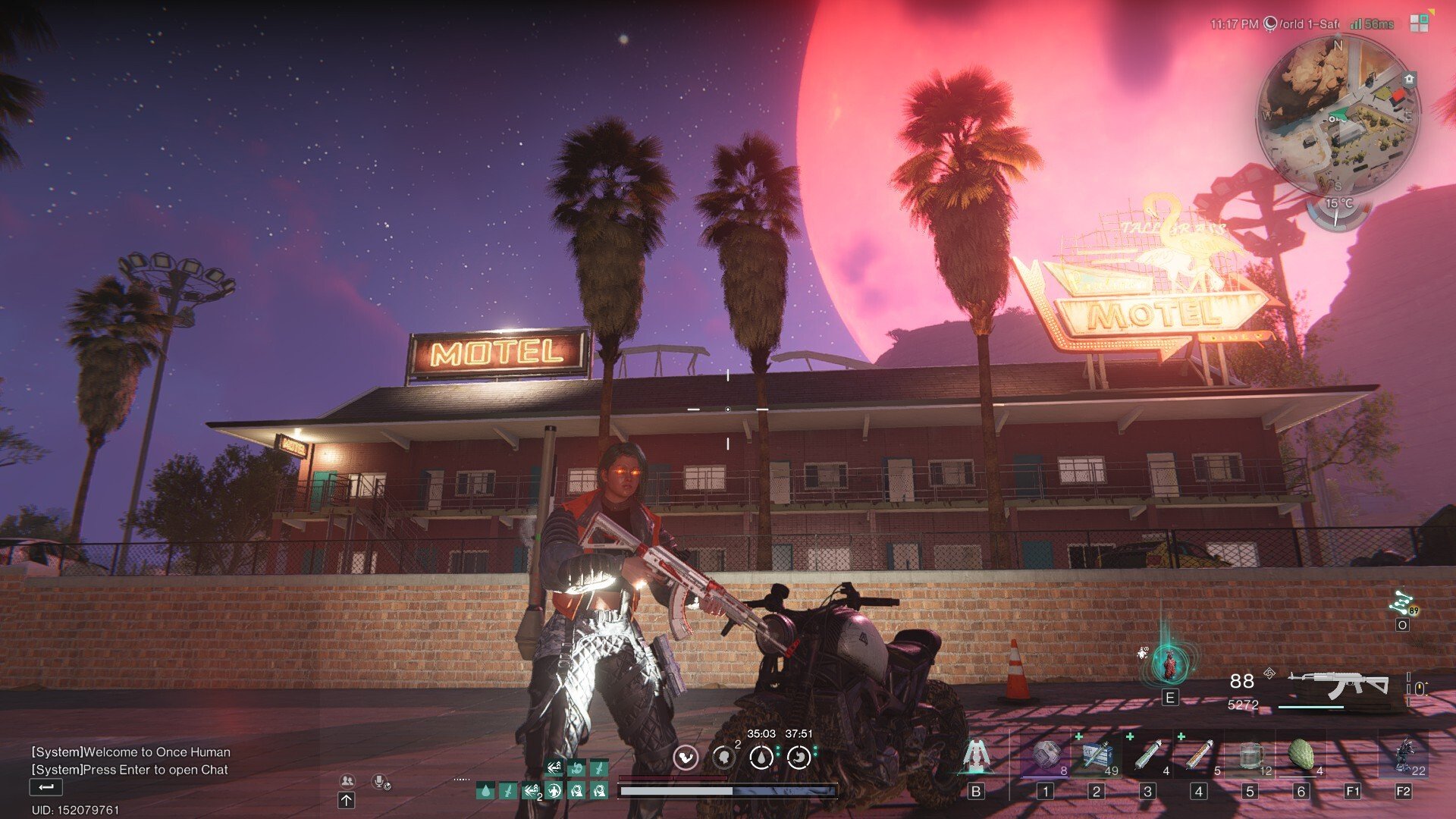This screenshot has height=819, width=1456.
Task: Select the grenade throwable slot
Action: 1046,756
